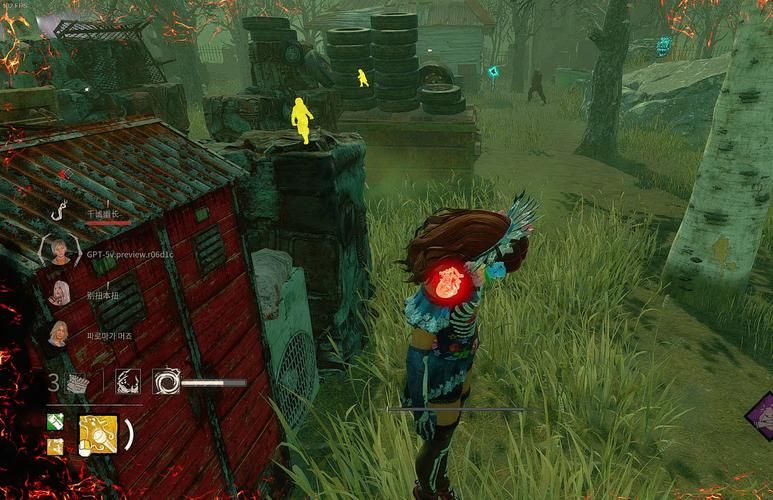This screenshot has height=500, width=773.
Task: Select the yellow toolbox item slot
Action: pos(98,435)
